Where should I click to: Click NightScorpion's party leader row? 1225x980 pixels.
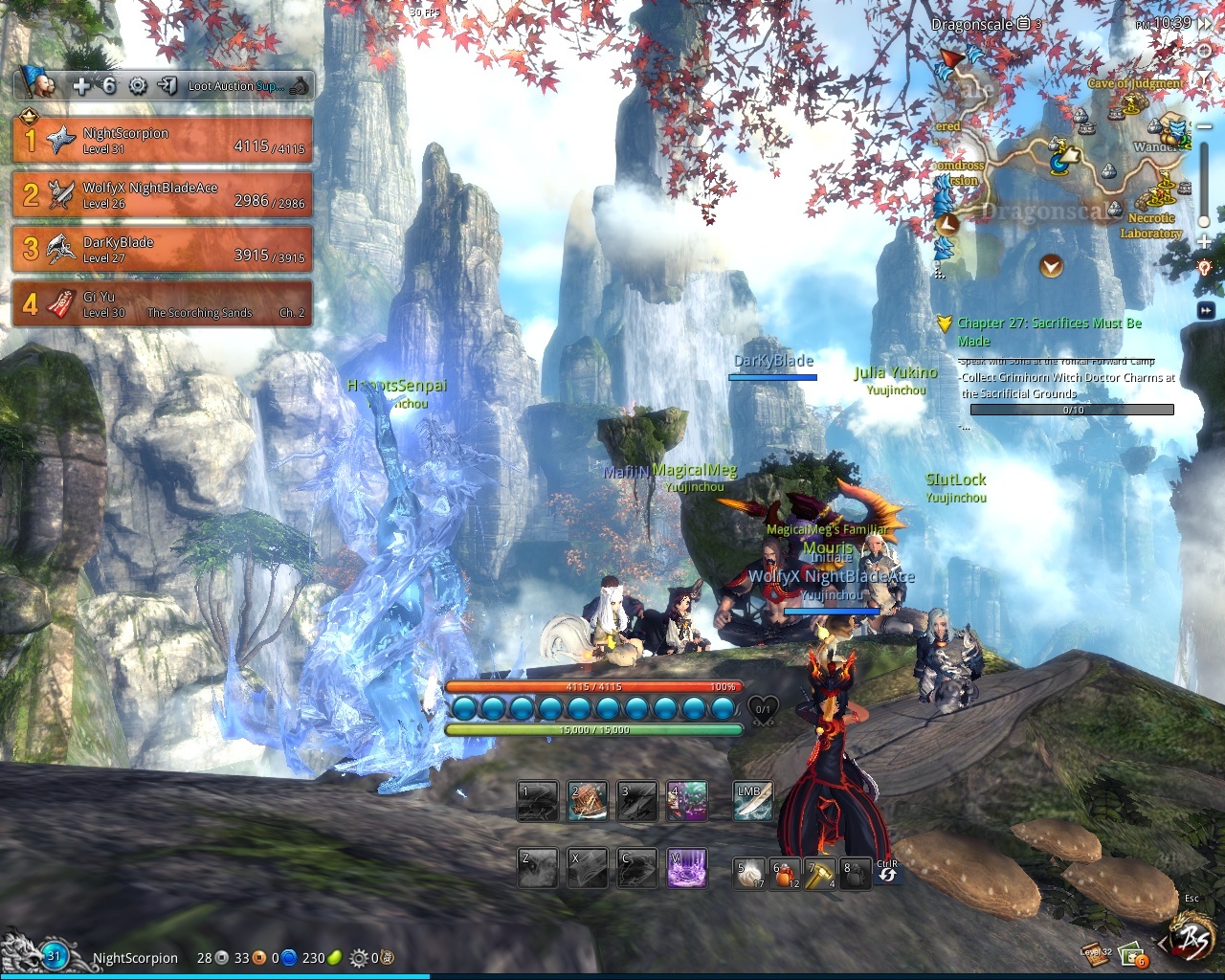point(163,140)
